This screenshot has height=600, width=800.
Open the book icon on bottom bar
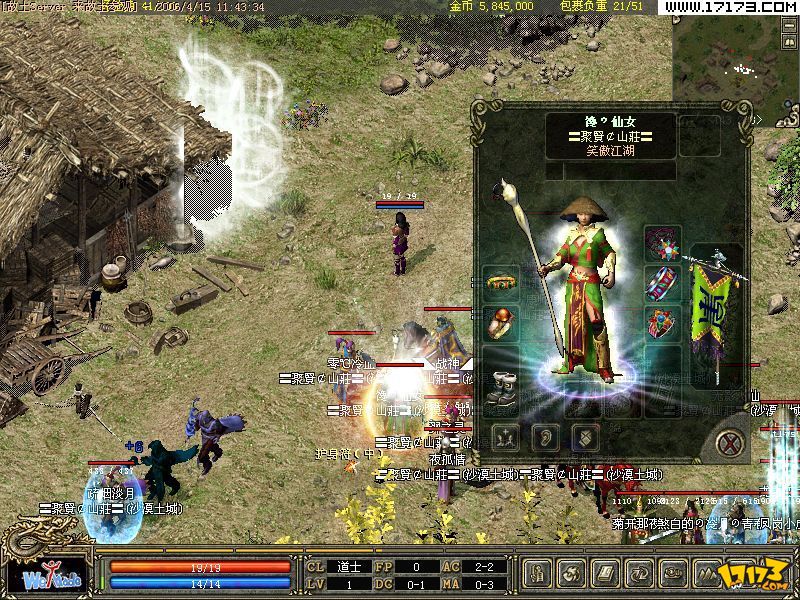[x=605, y=574]
